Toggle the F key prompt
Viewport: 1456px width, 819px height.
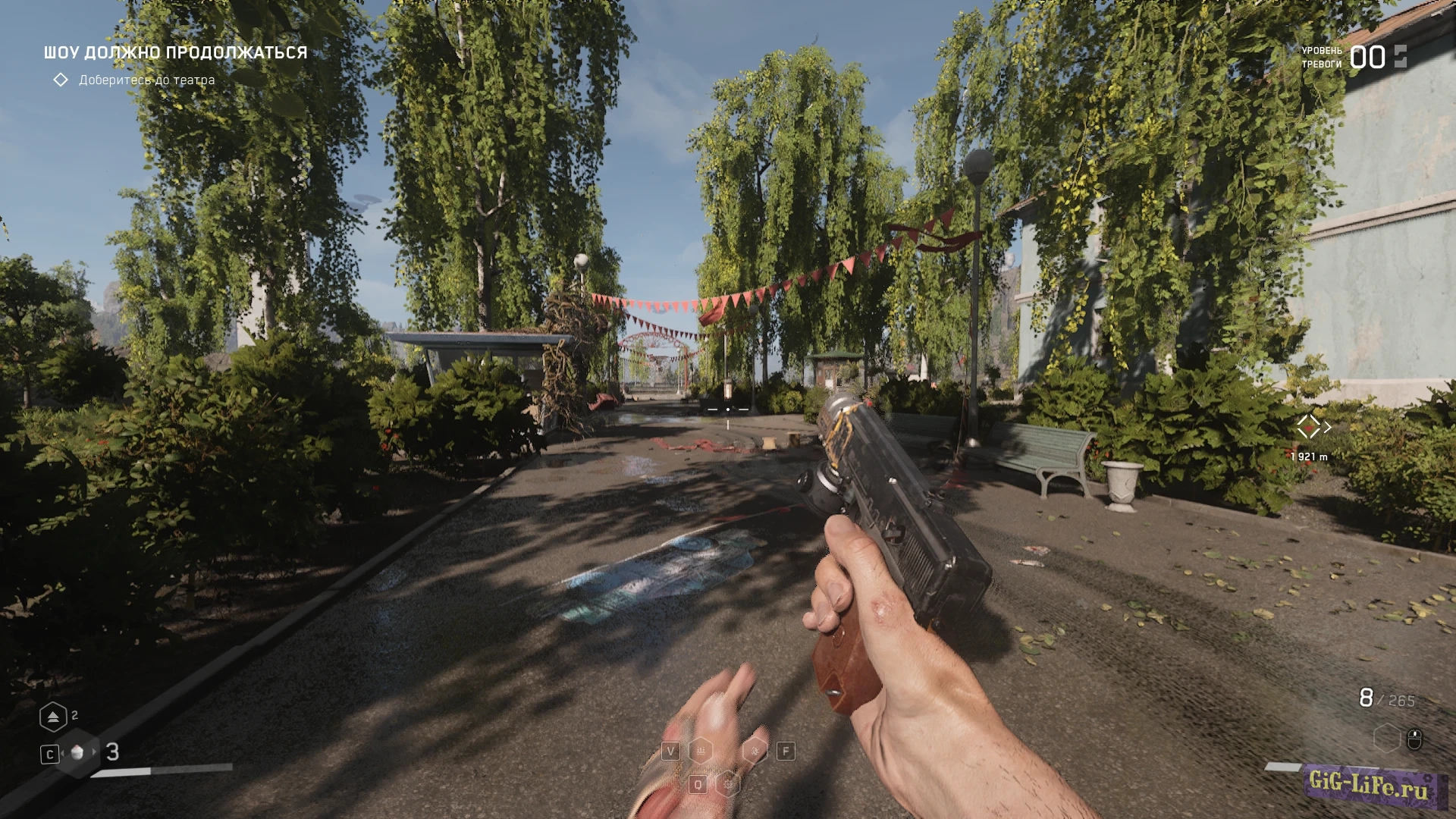[x=786, y=751]
